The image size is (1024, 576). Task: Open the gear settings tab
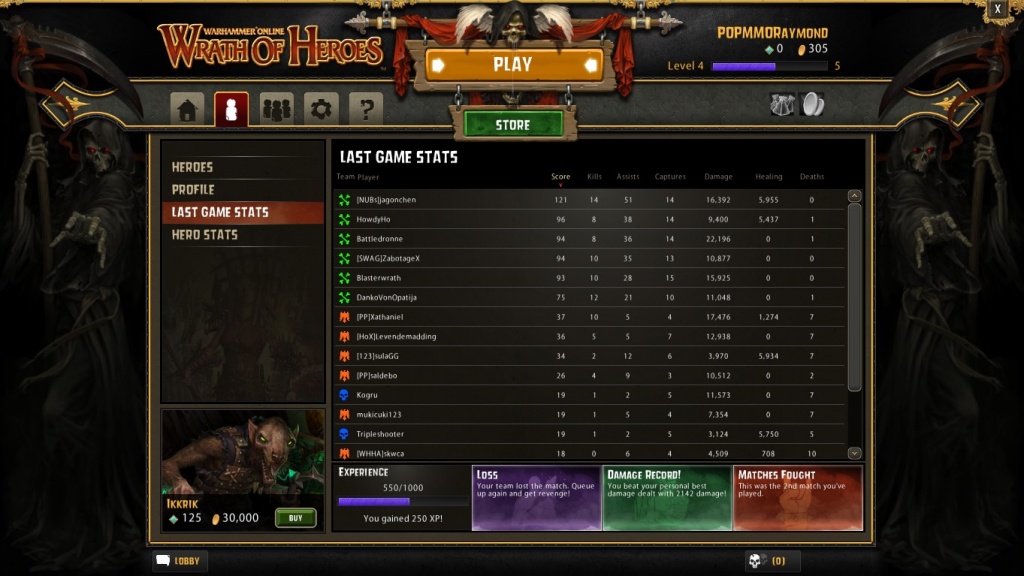[321, 109]
